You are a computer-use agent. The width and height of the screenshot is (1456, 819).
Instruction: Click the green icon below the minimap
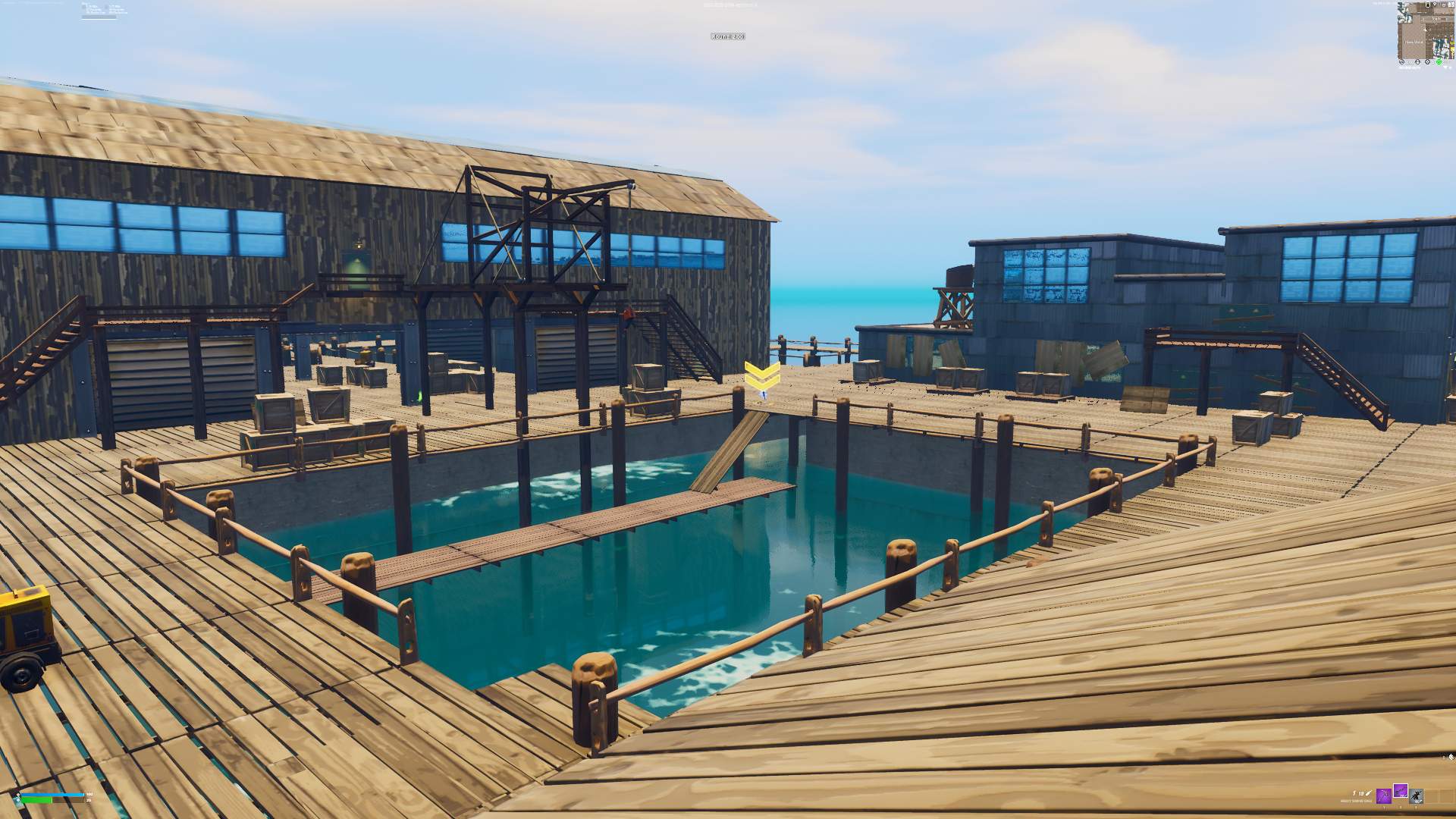tap(1439, 62)
